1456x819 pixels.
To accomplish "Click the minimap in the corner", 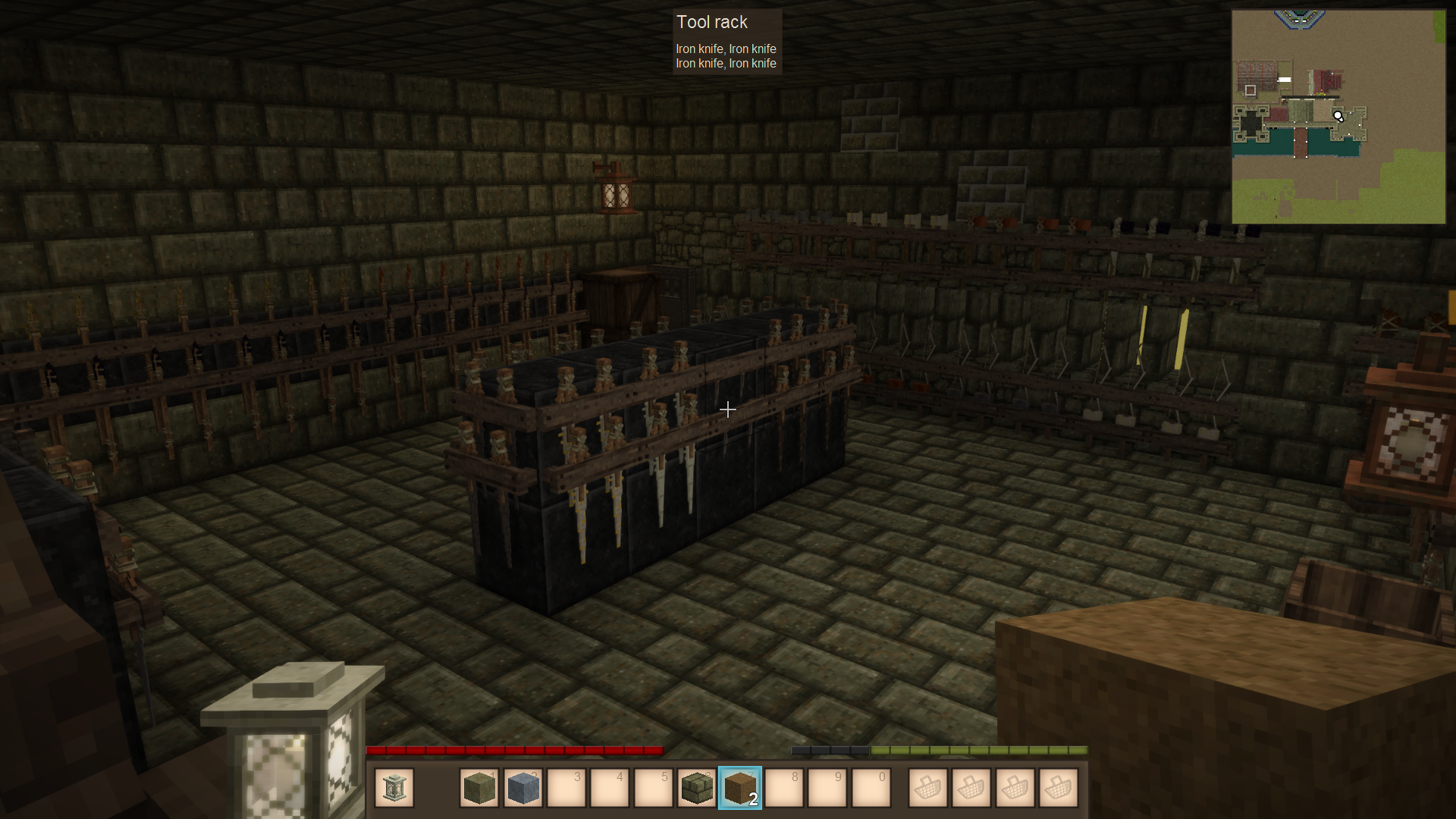I will (x=1338, y=117).
